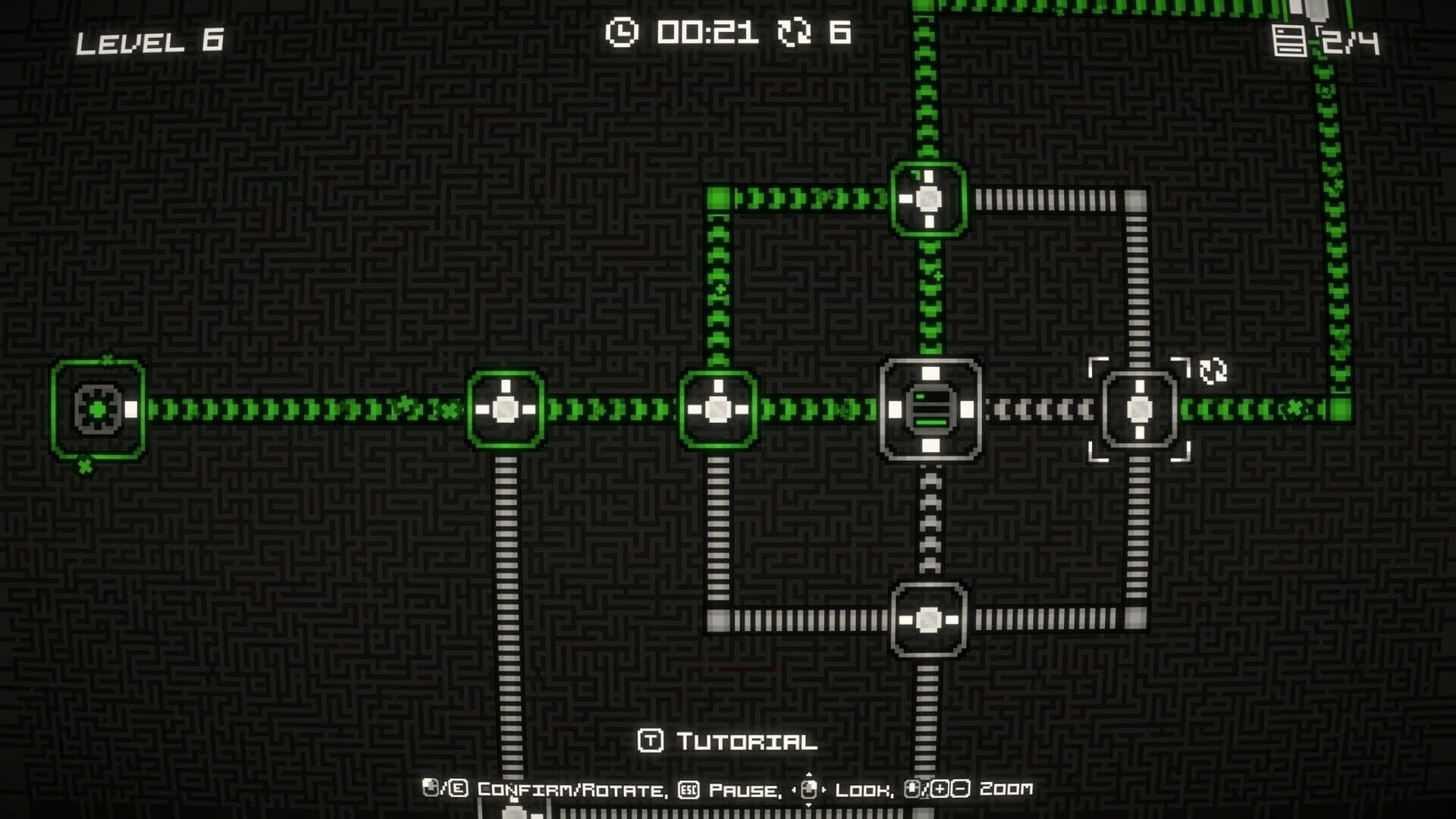The image size is (1456, 819).
Task: Select the green power source node
Action: click(98, 409)
